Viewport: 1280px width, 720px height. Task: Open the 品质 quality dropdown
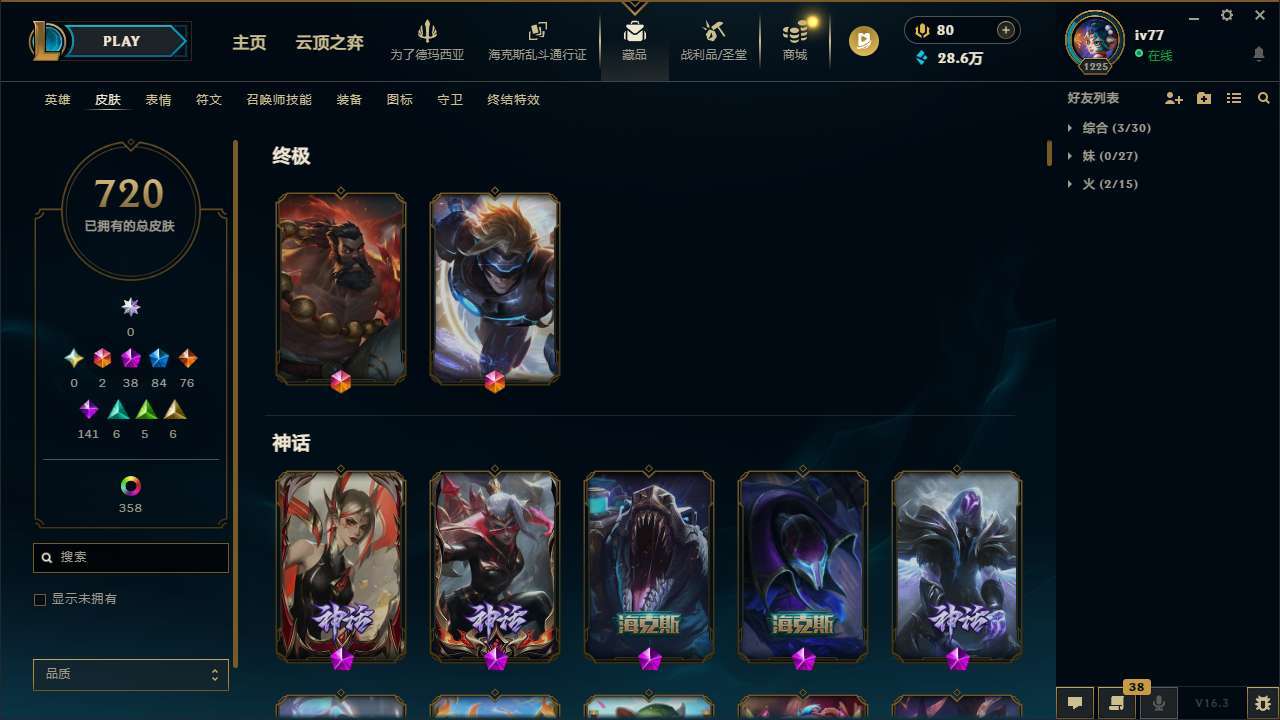(130, 674)
